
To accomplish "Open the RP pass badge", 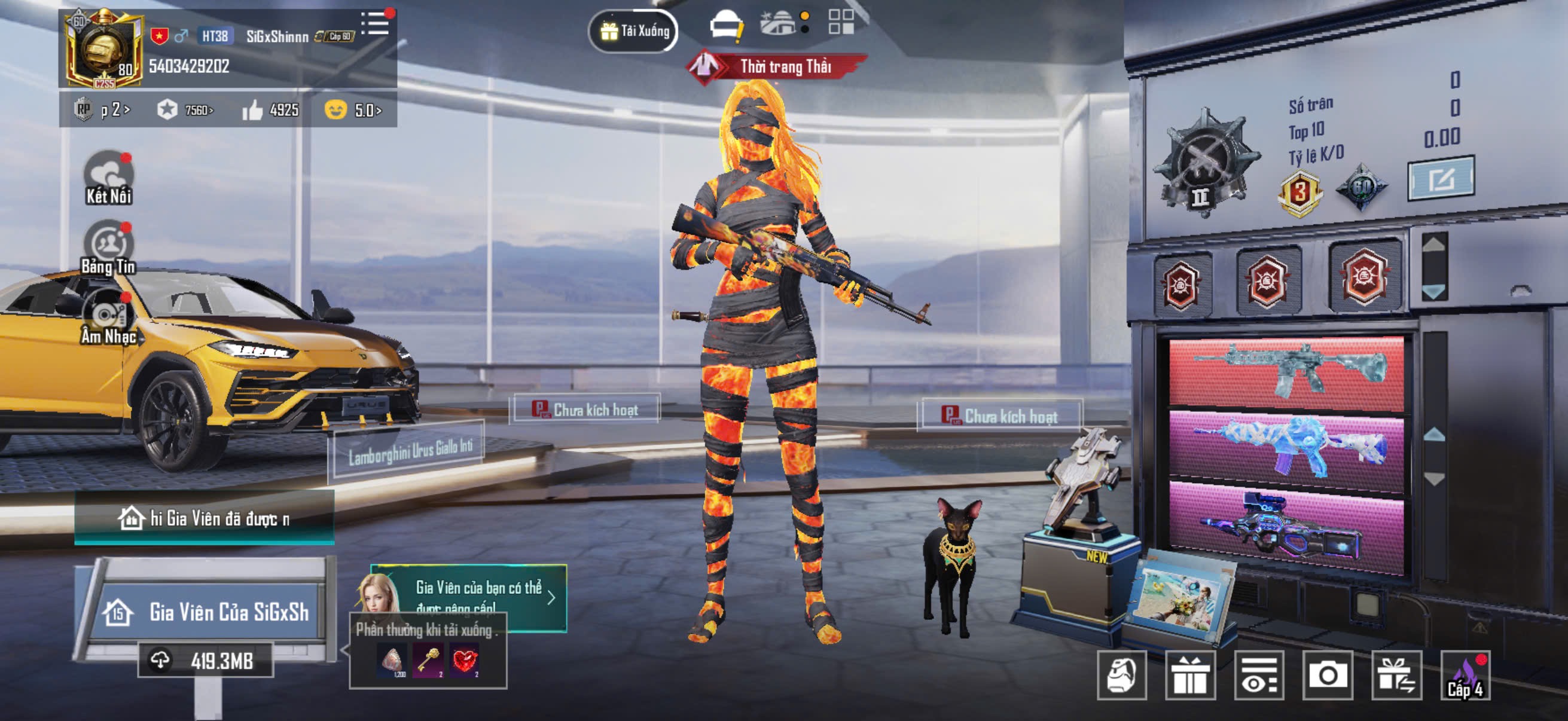I will click(x=101, y=110).
